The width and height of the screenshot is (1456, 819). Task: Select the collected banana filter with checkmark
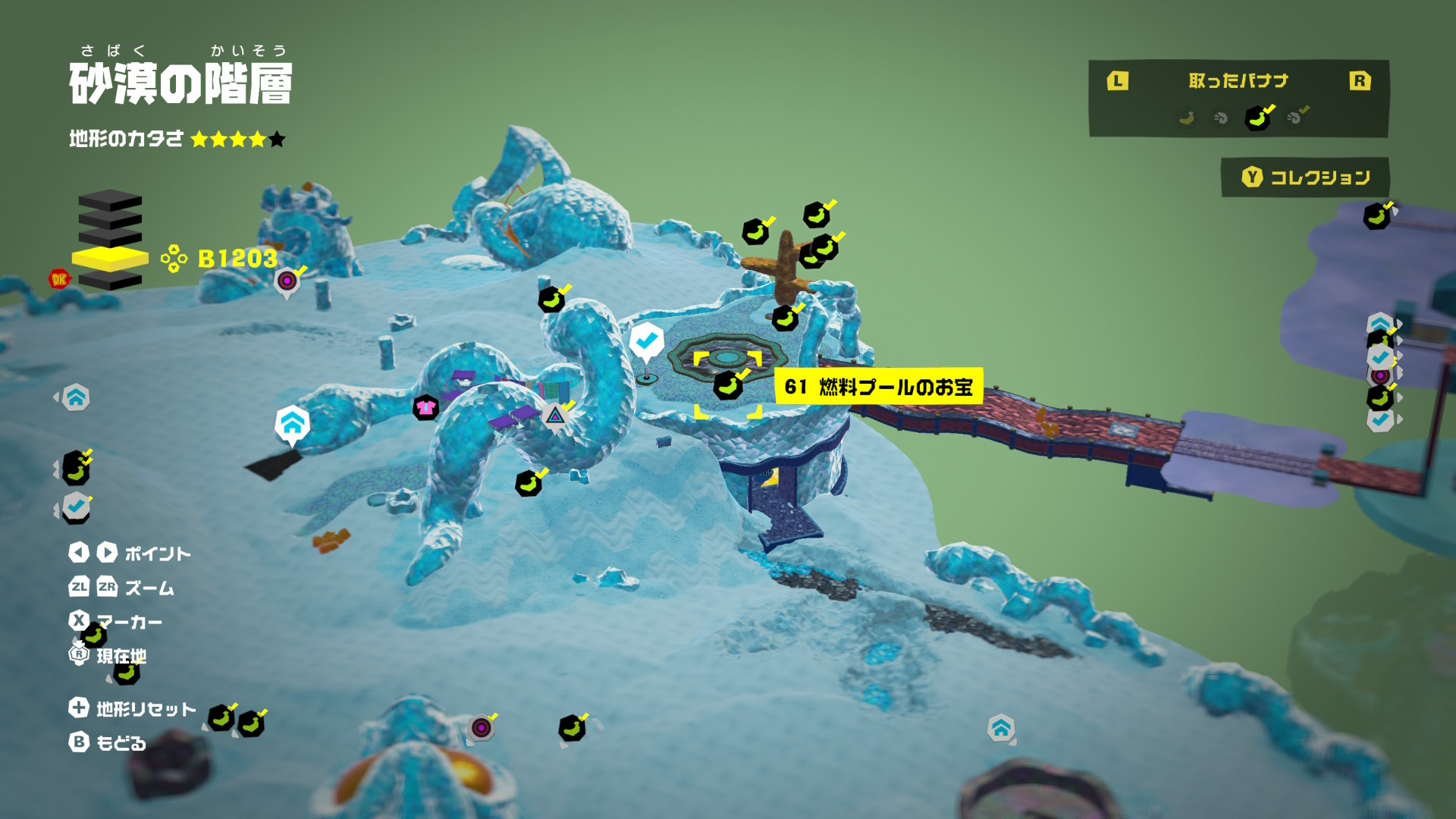click(1258, 118)
